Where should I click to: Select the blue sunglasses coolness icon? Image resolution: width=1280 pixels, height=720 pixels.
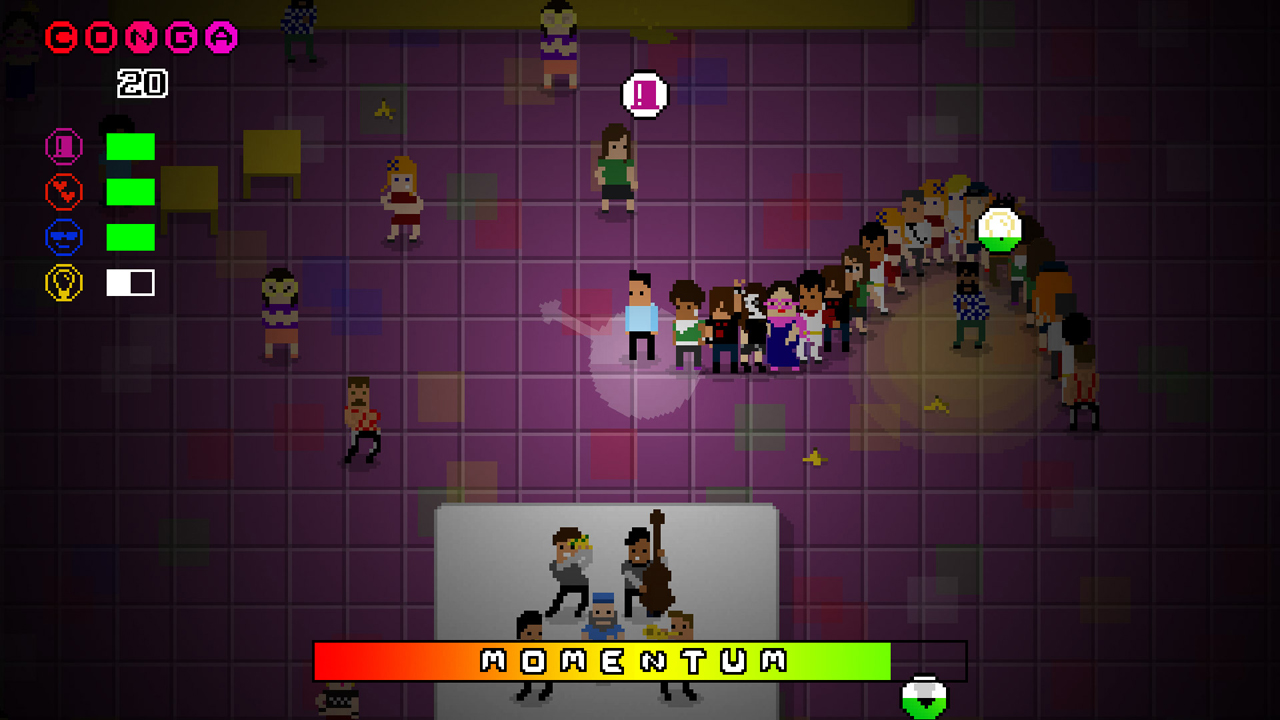click(x=63, y=237)
